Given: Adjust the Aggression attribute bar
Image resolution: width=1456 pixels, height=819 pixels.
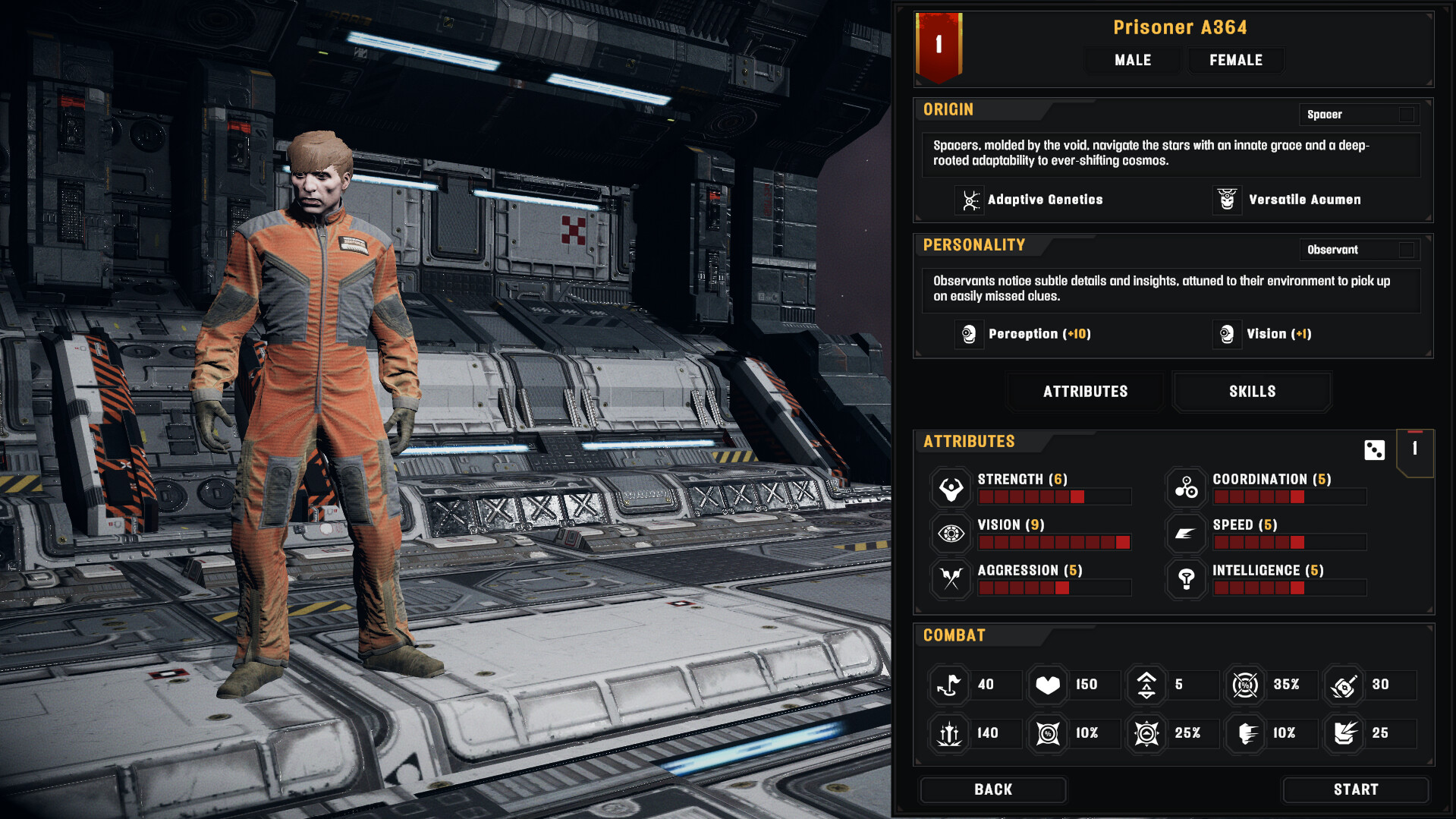Looking at the screenshot, I should tap(1055, 587).
